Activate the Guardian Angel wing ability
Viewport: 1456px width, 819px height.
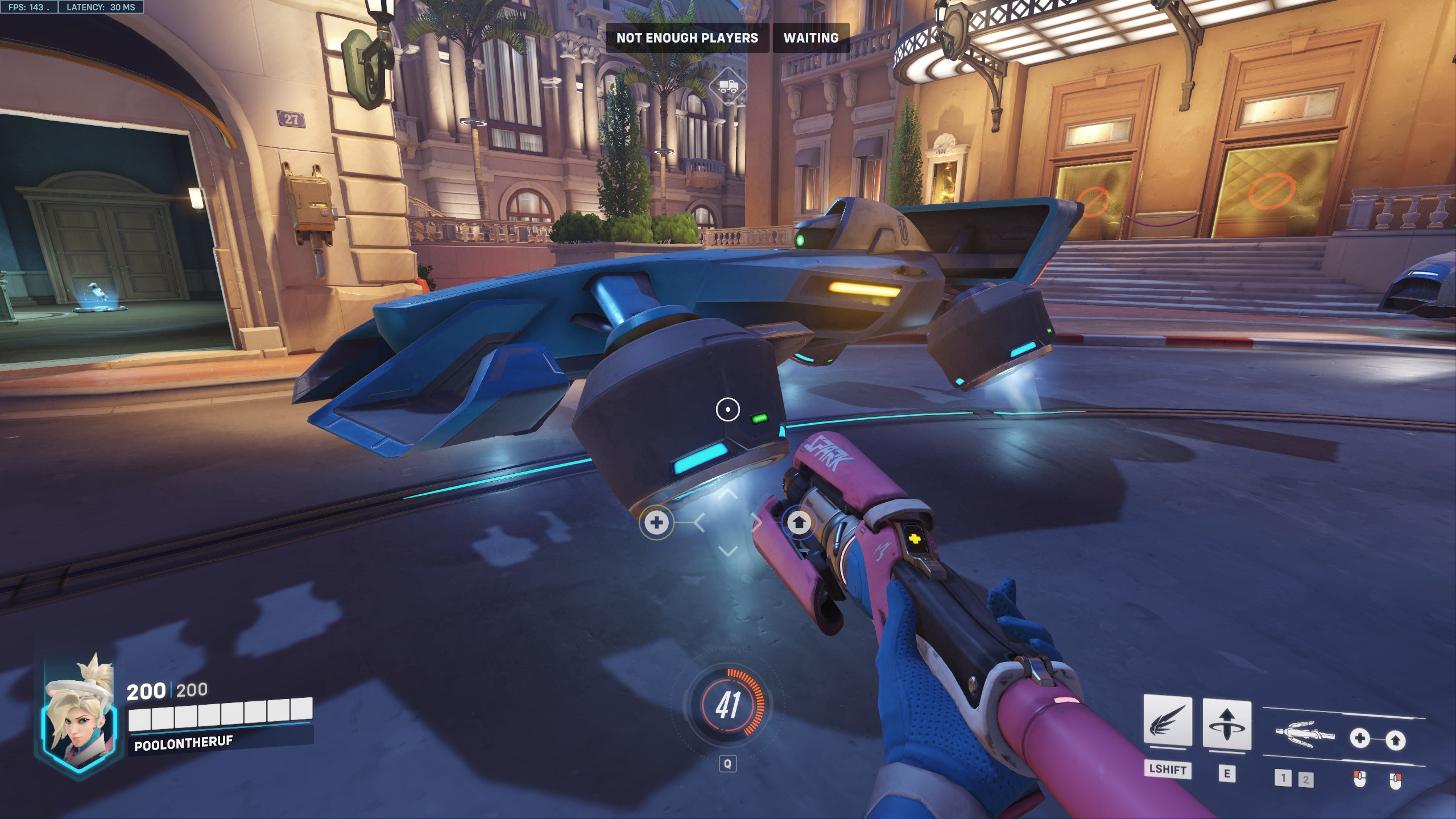pos(1167,721)
